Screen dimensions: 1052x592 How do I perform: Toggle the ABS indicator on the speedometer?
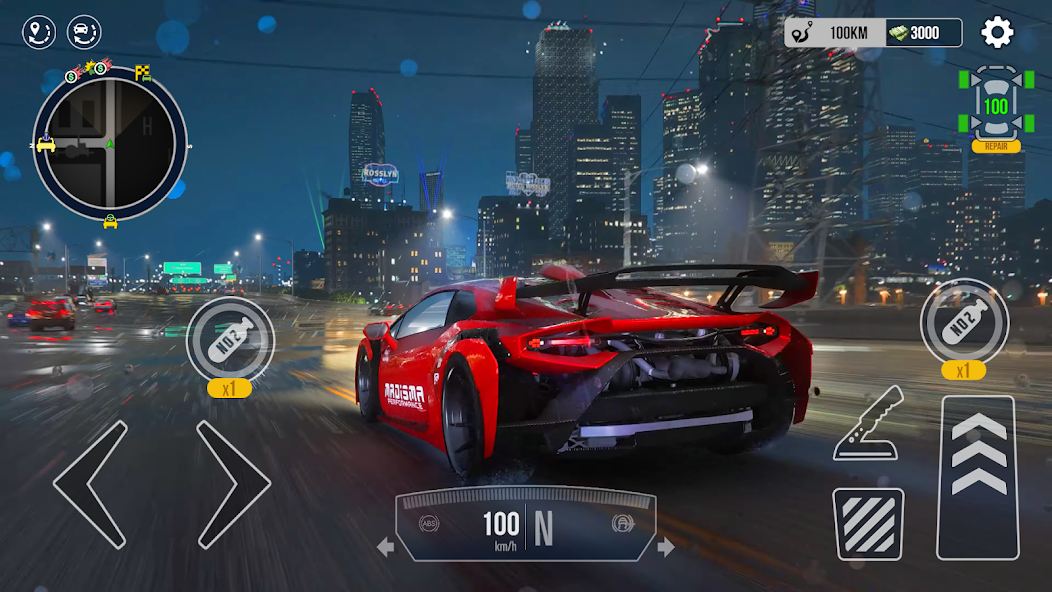(429, 523)
